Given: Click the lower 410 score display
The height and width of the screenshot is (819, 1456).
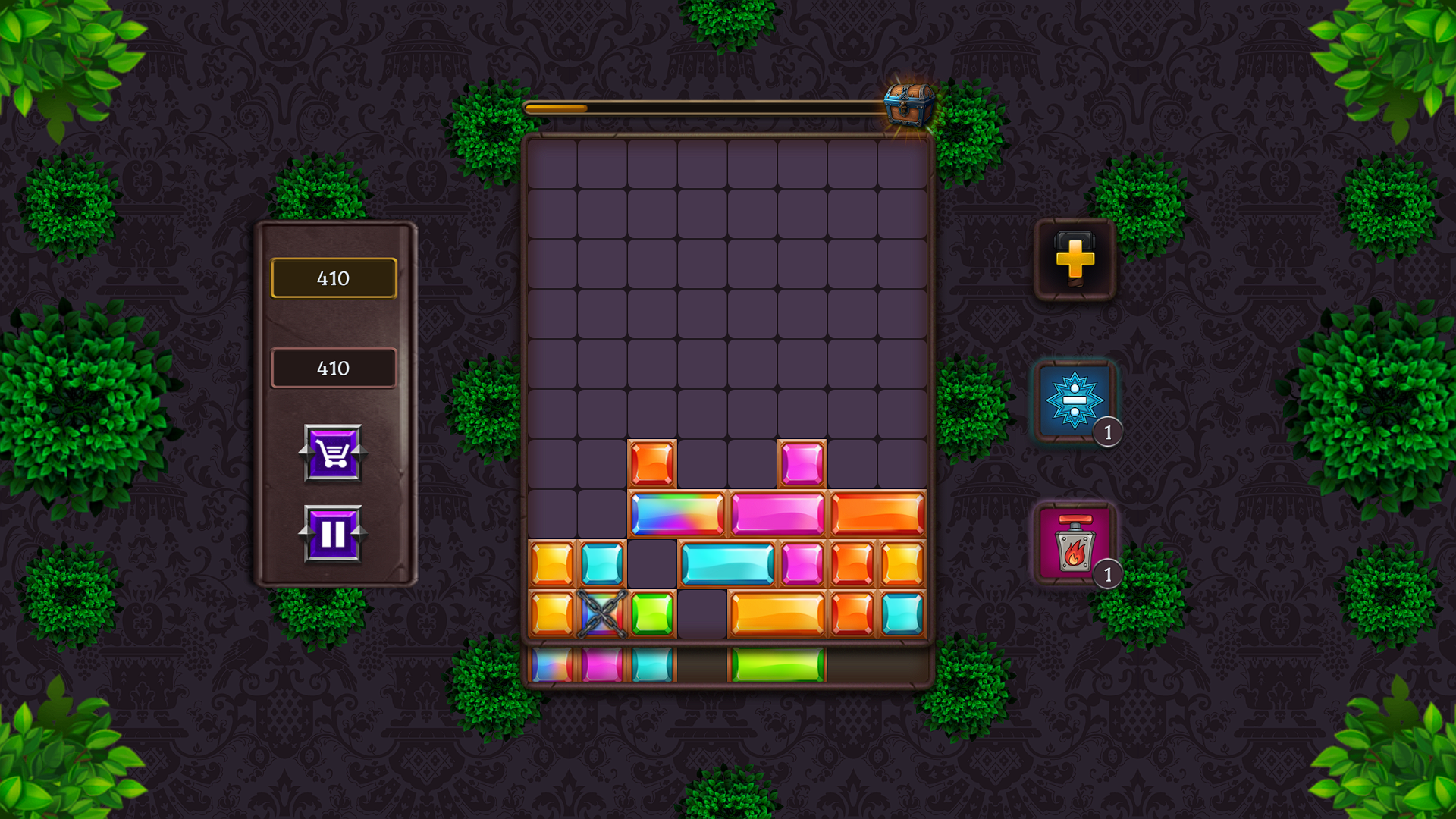Looking at the screenshot, I should pyautogui.click(x=333, y=369).
